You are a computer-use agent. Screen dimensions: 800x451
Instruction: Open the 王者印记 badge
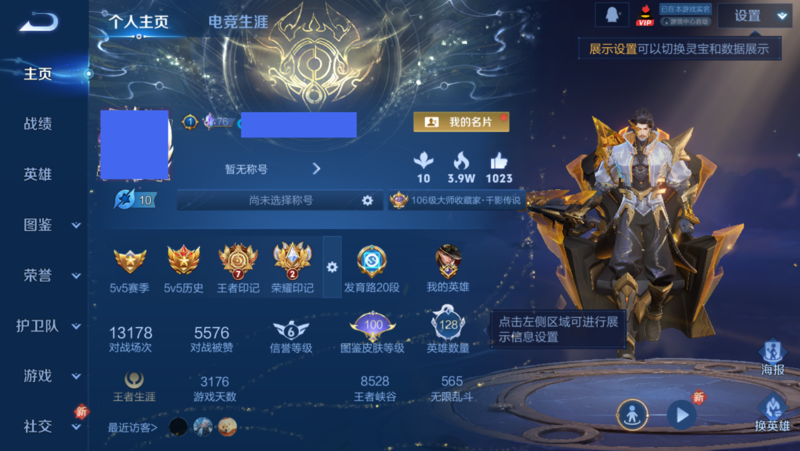click(238, 267)
